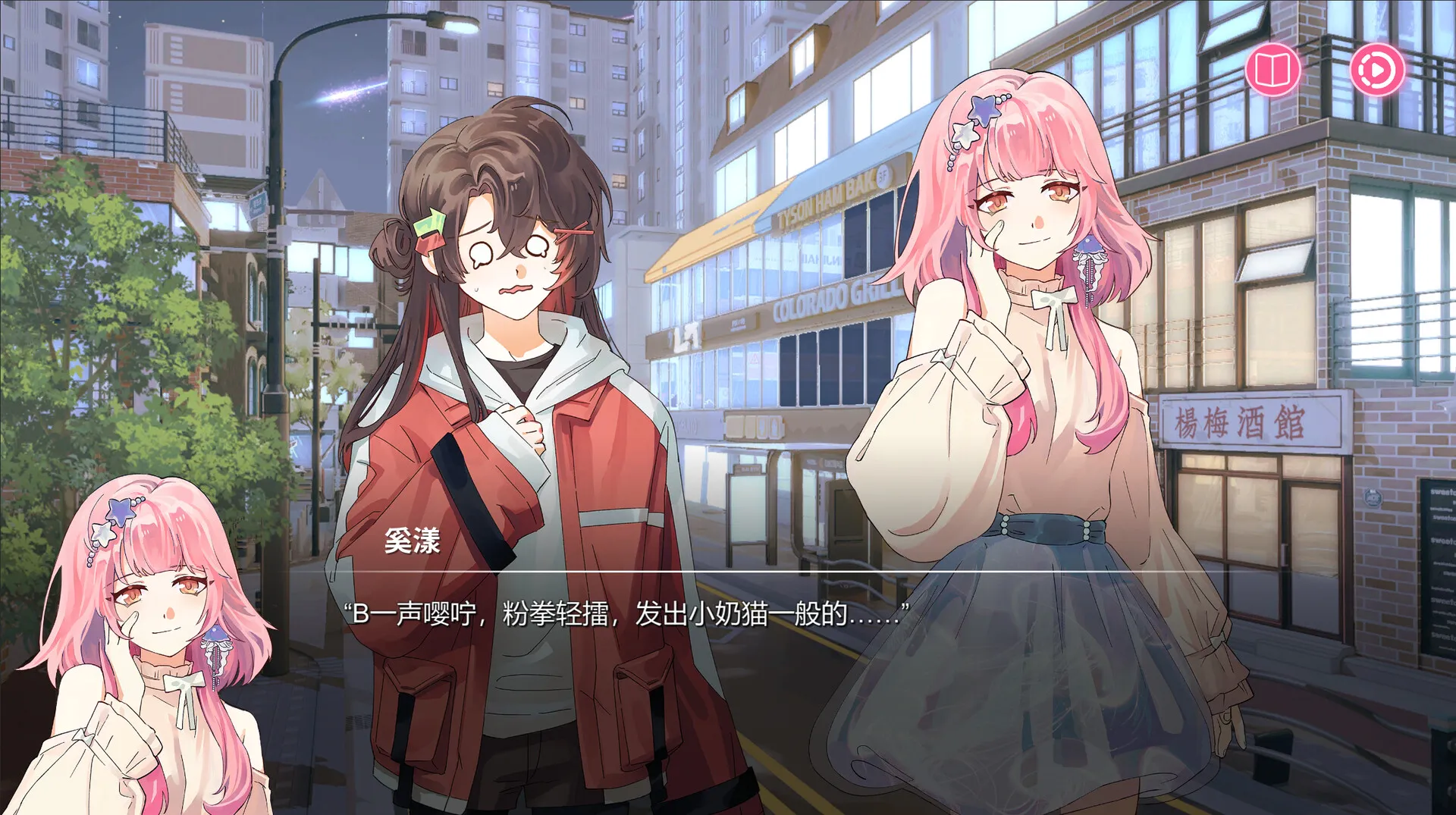
Task: Click the book icon in the top right
Action: point(1274,68)
